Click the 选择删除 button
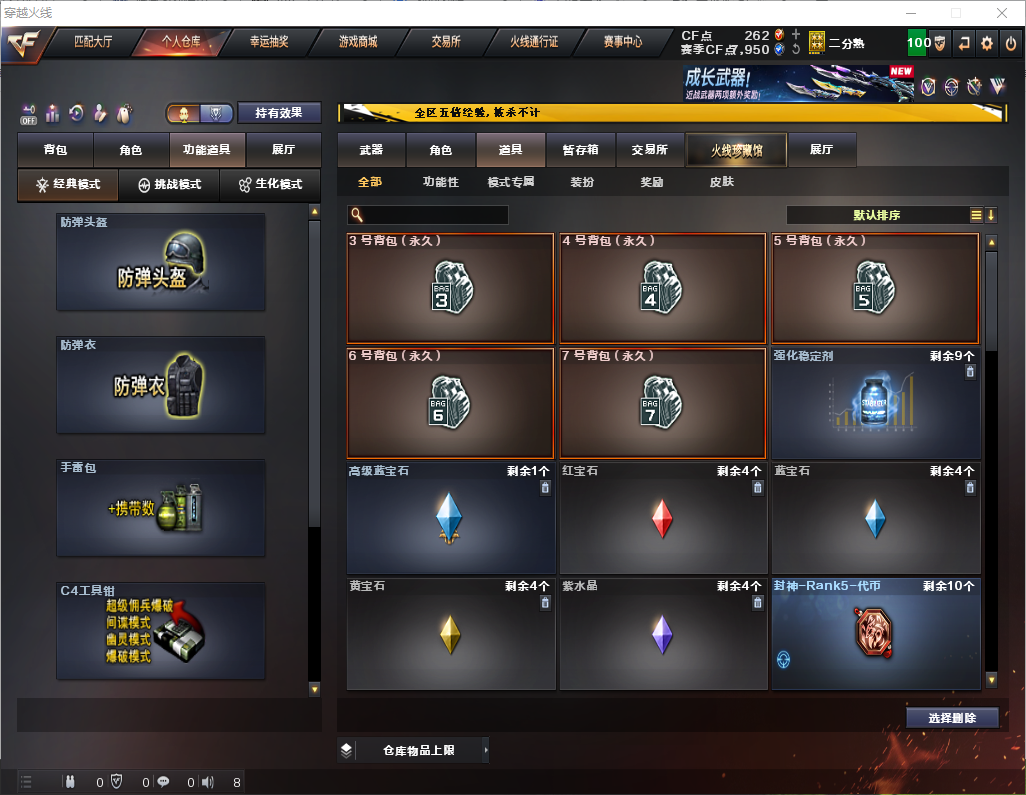The width and height of the screenshot is (1026, 795). pos(952,718)
